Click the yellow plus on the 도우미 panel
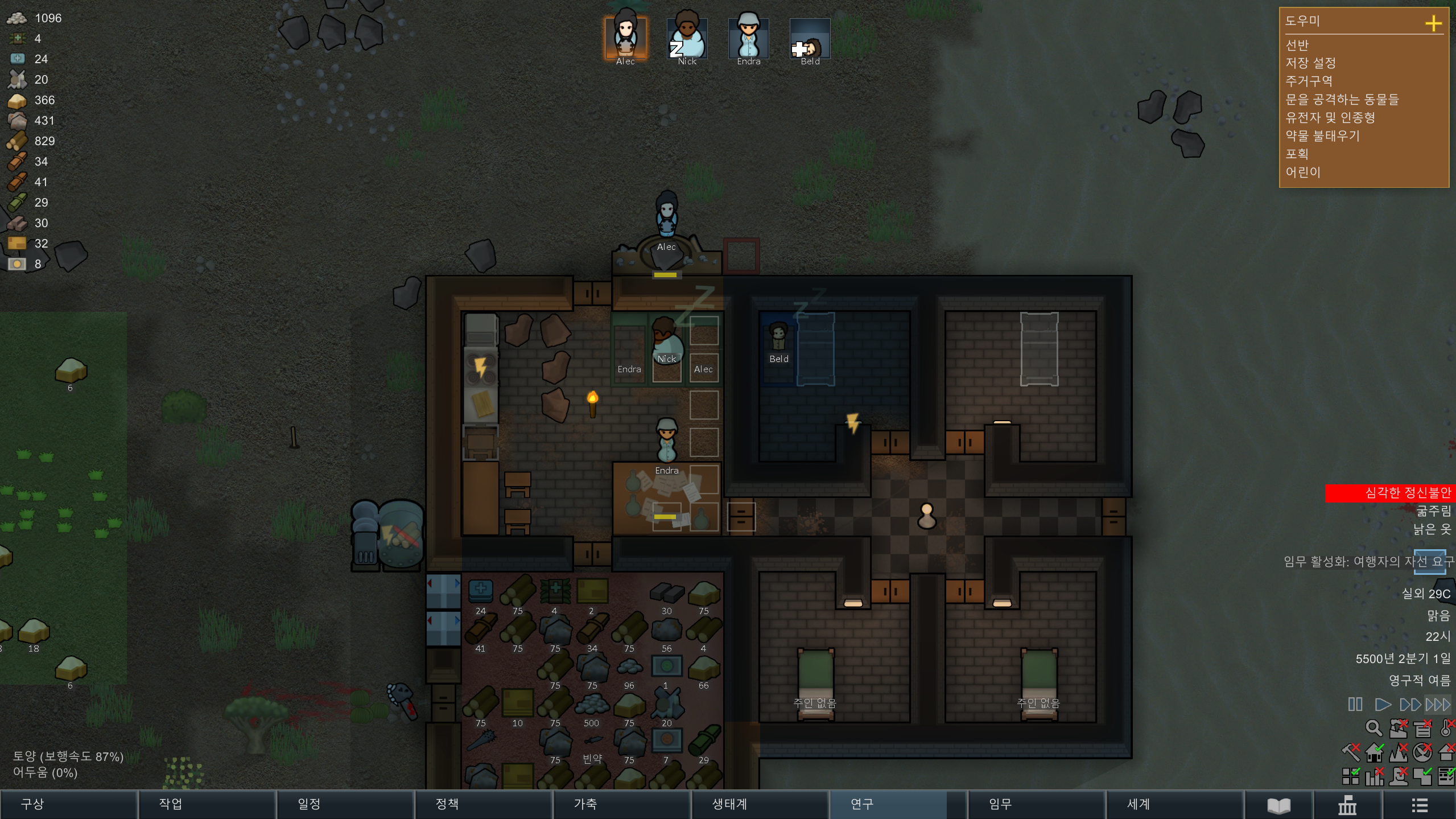Image resolution: width=1456 pixels, height=819 pixels. click(x=1433, y=23)
